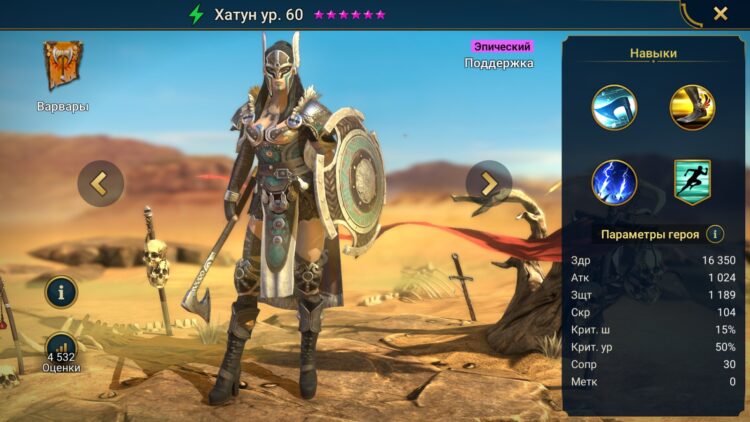Select the lightning strike skill icon
The width and height of the screenshot is (750, 422).
tap(614, 182)
